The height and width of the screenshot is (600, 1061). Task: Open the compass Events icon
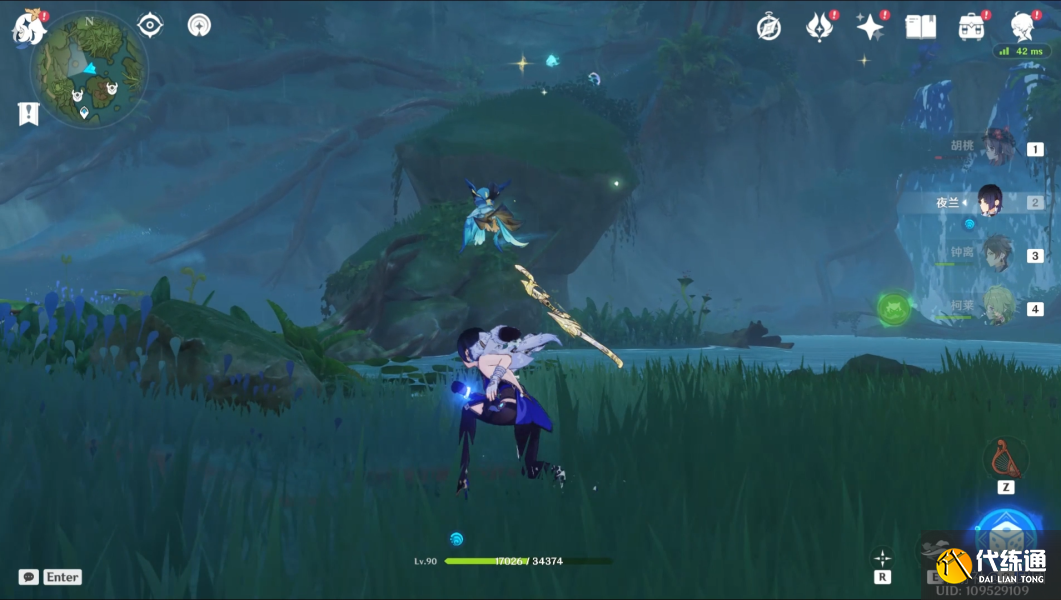point(768,27)
